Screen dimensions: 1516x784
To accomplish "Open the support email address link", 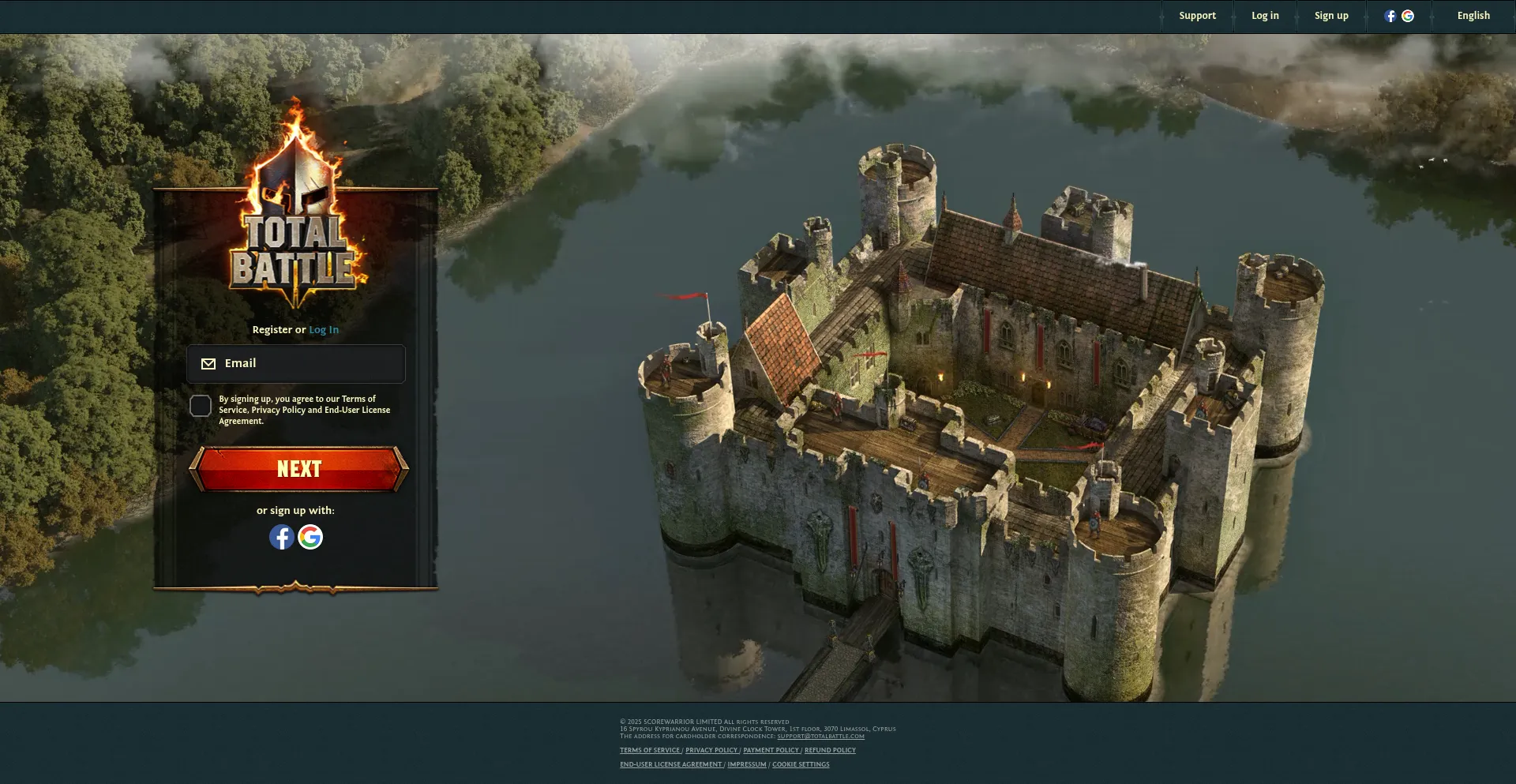I will tap(820, 737).
